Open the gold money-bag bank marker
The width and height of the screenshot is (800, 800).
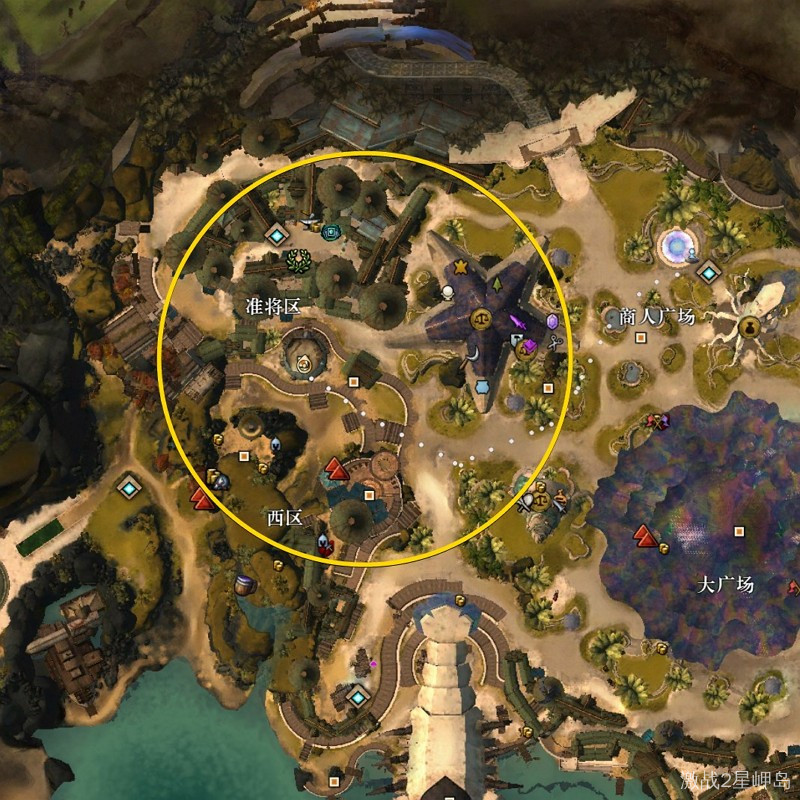tap(748, 326)
